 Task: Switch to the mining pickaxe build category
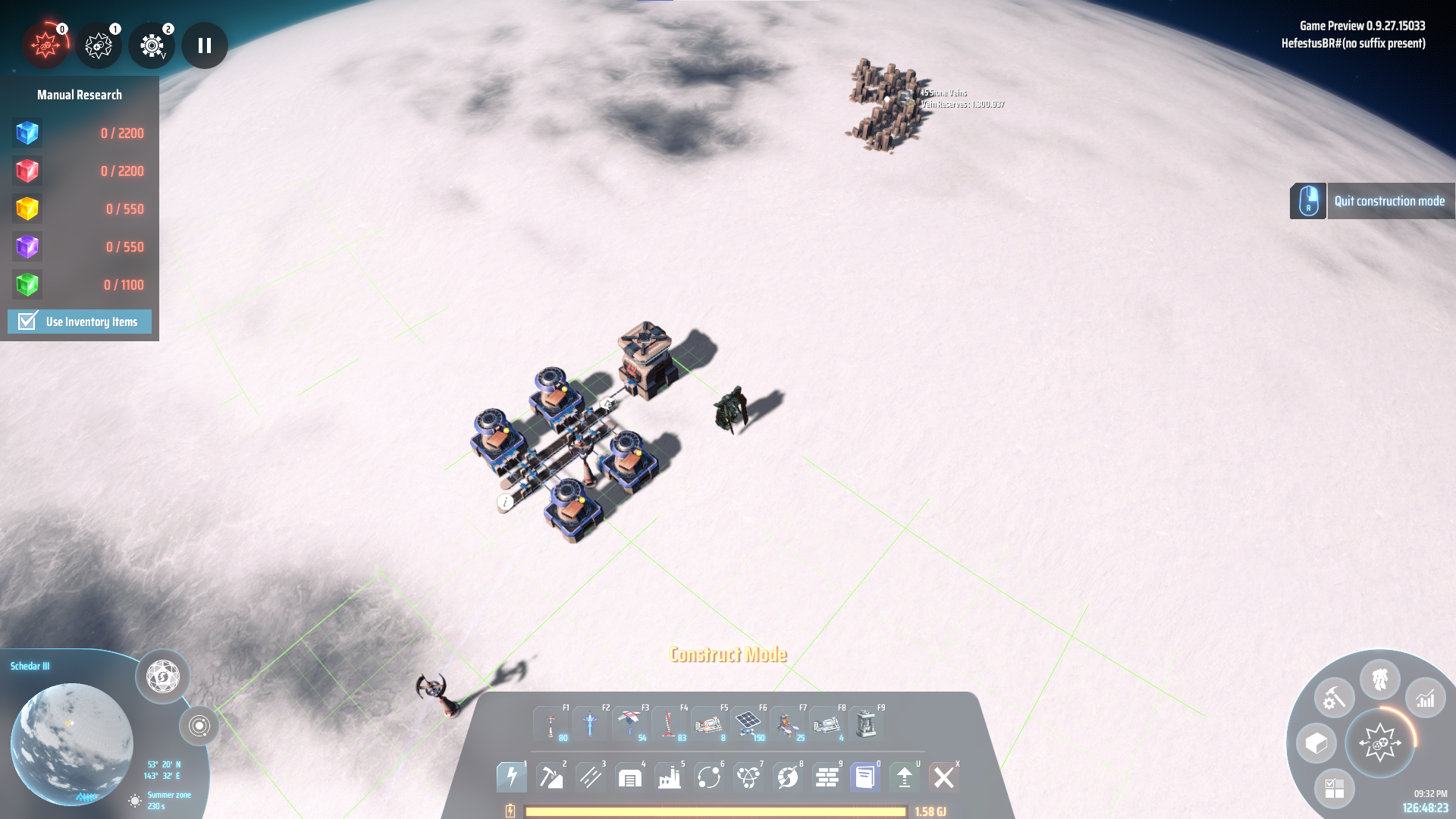[551, 777]
